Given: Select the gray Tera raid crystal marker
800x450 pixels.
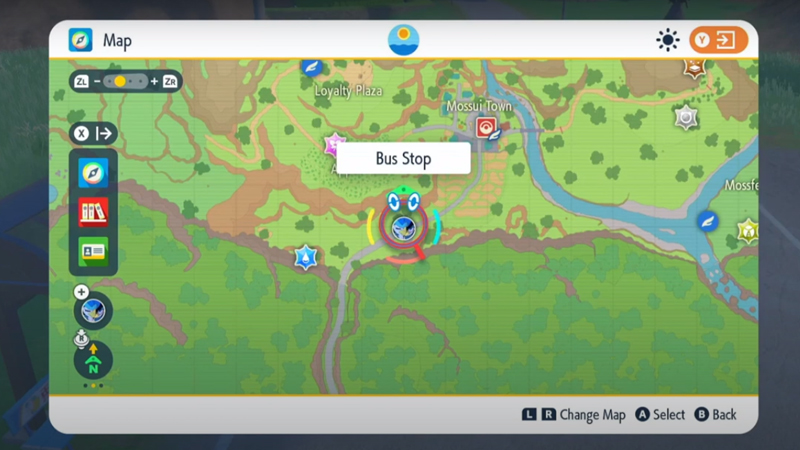Looking at the screenshot, I should pyautogui.click(x=685, y=118).
